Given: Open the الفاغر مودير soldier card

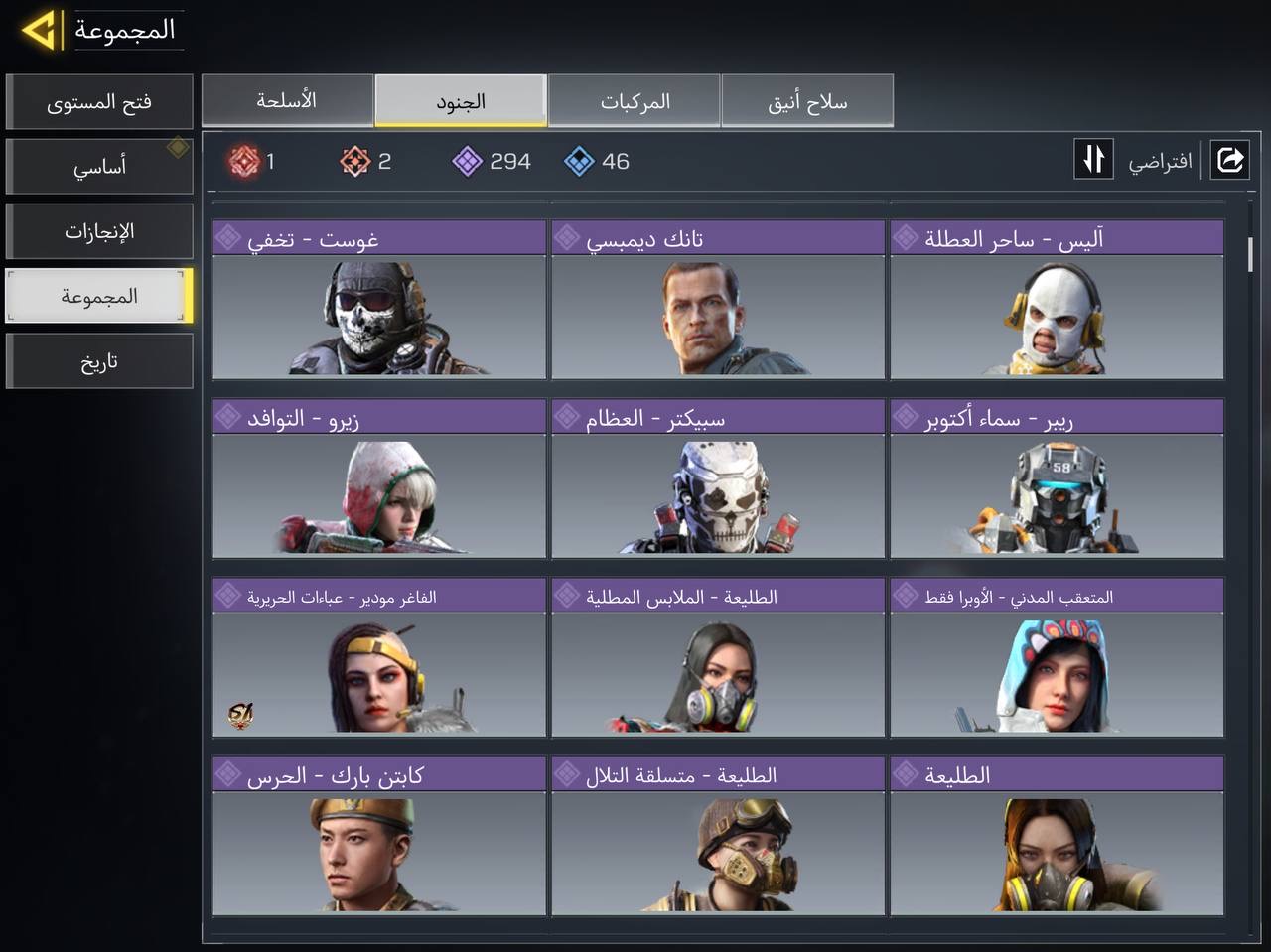Looking at the screenshot, I should [x=379, y=657].
